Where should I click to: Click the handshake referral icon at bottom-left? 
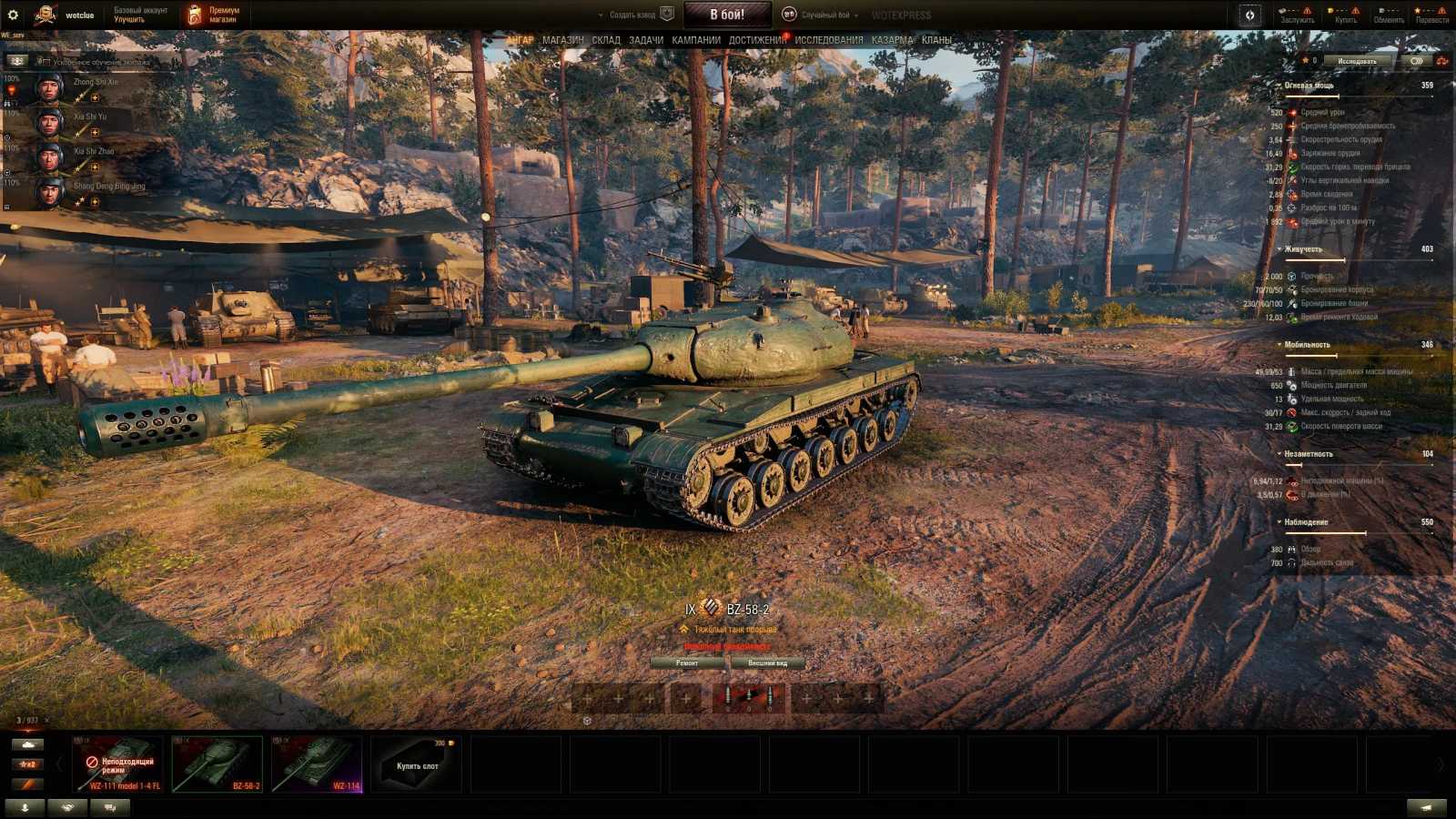pyautogui.click(x=64, y=807)
